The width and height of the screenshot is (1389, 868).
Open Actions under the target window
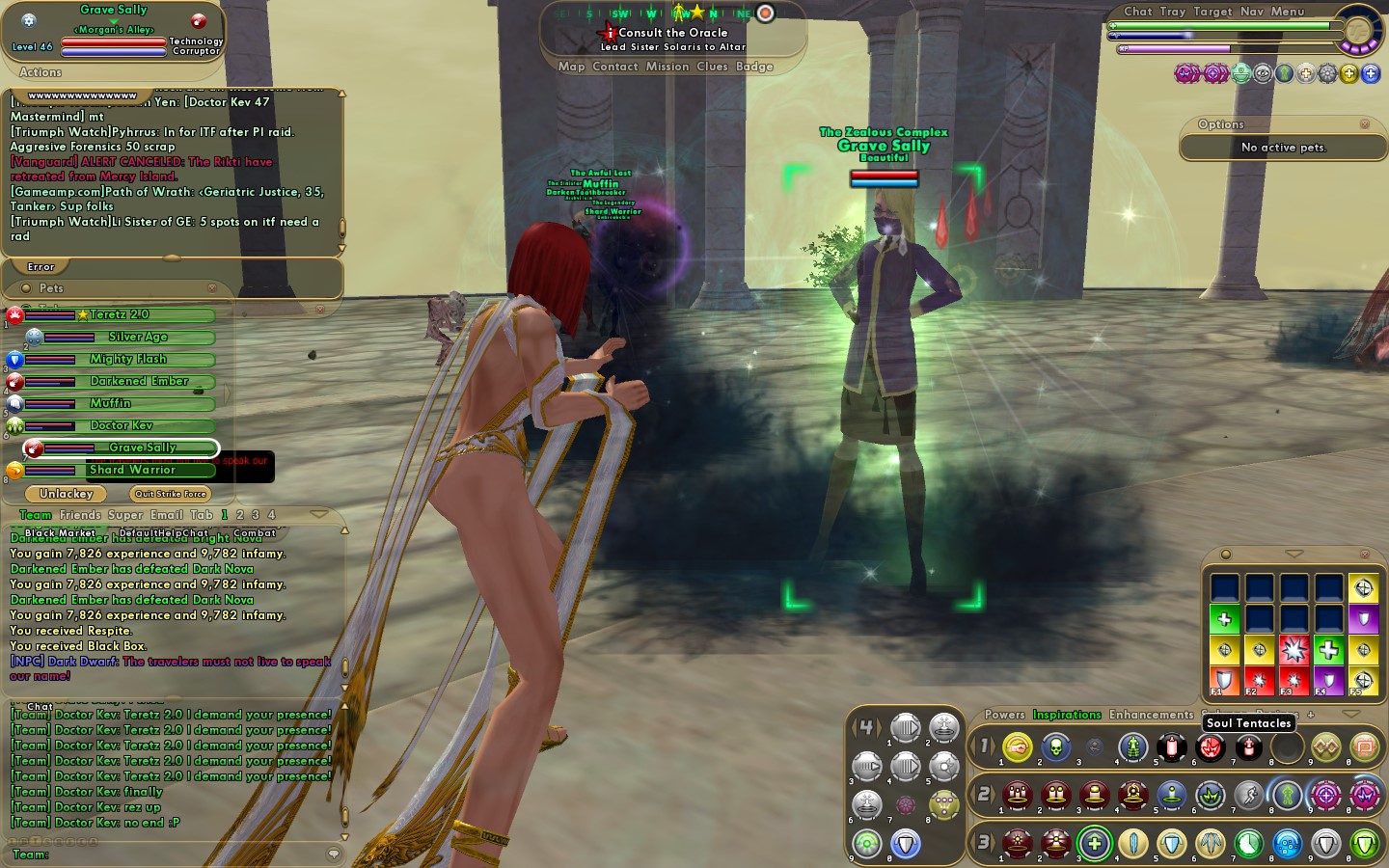coord(41,72)
